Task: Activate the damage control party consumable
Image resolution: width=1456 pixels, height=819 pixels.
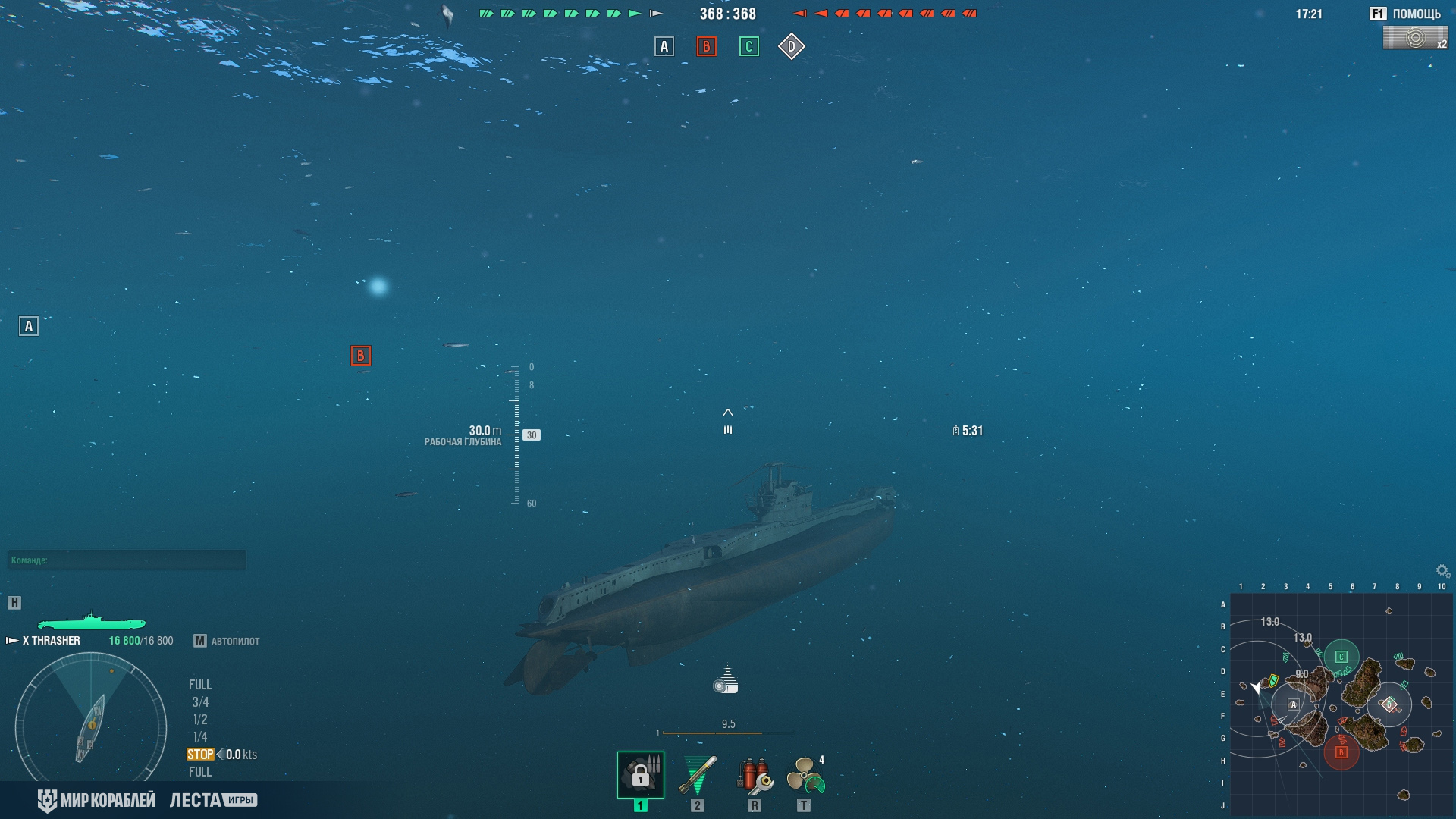Action: [755, 775]
